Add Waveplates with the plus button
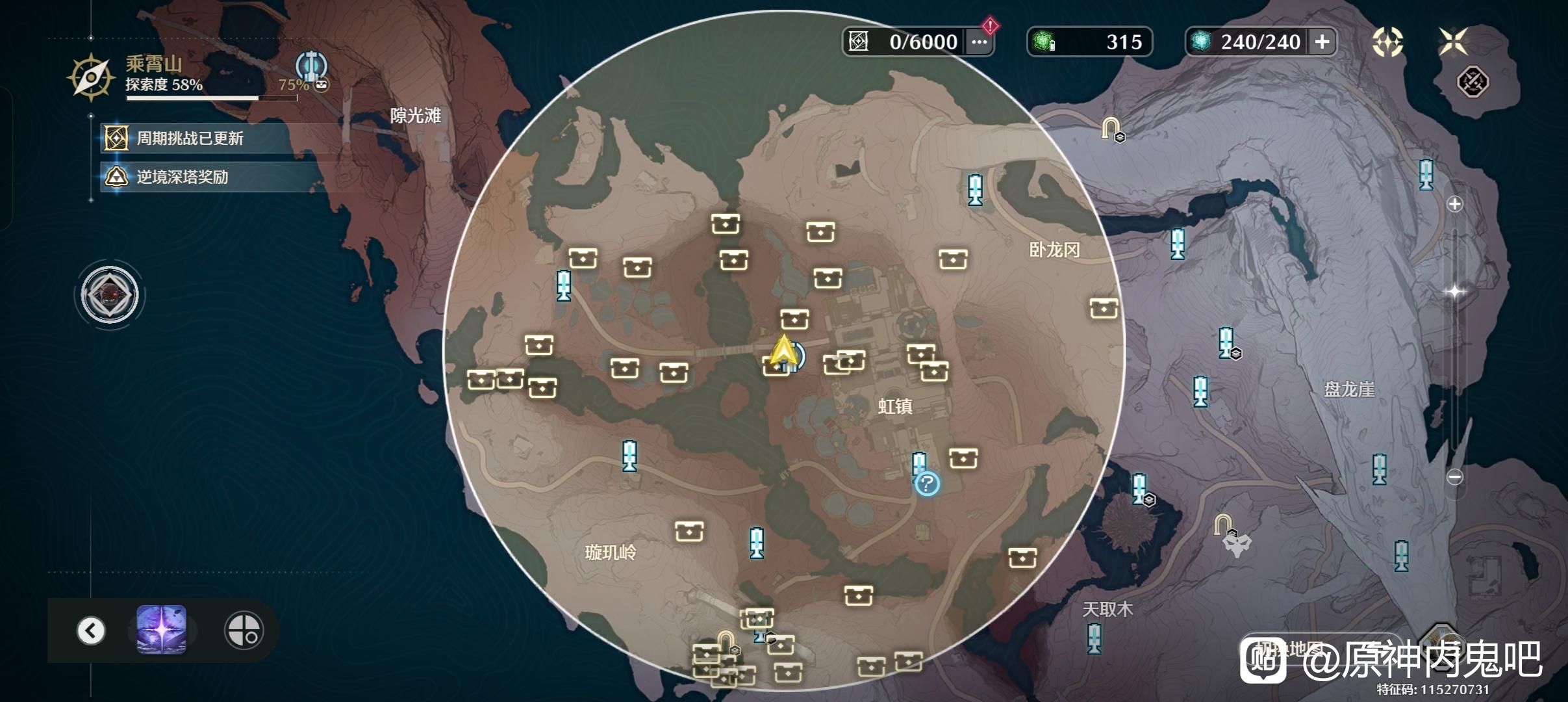1568x702 pixels. tap(1322, 42)
